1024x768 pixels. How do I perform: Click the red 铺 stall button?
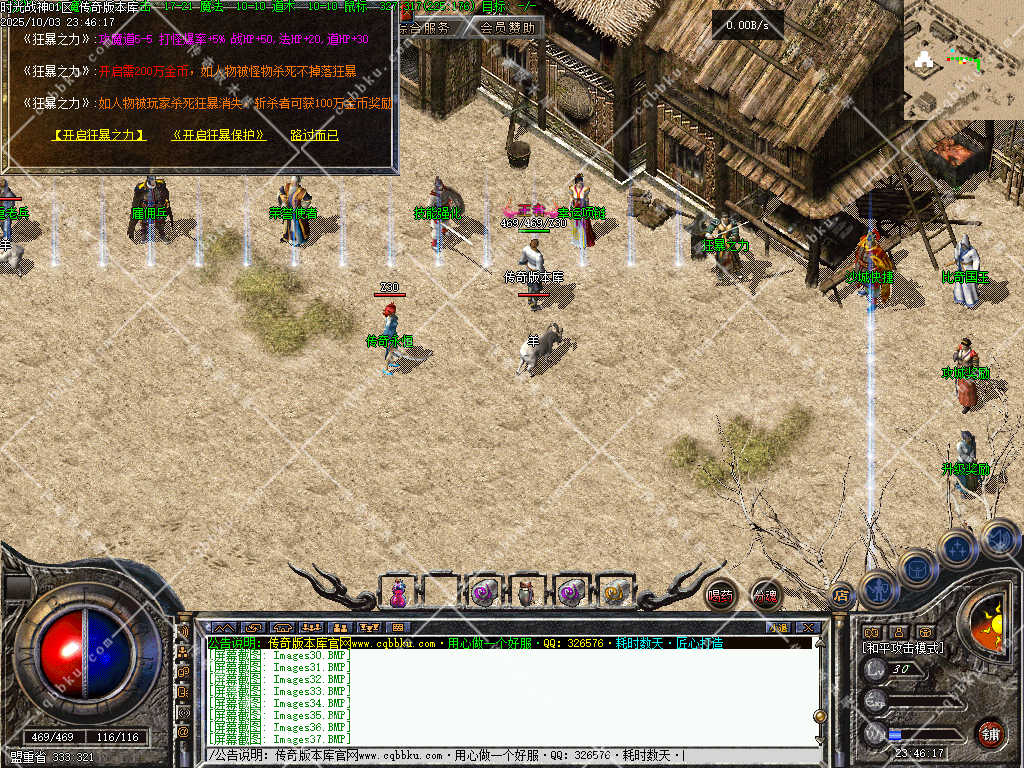990,733
